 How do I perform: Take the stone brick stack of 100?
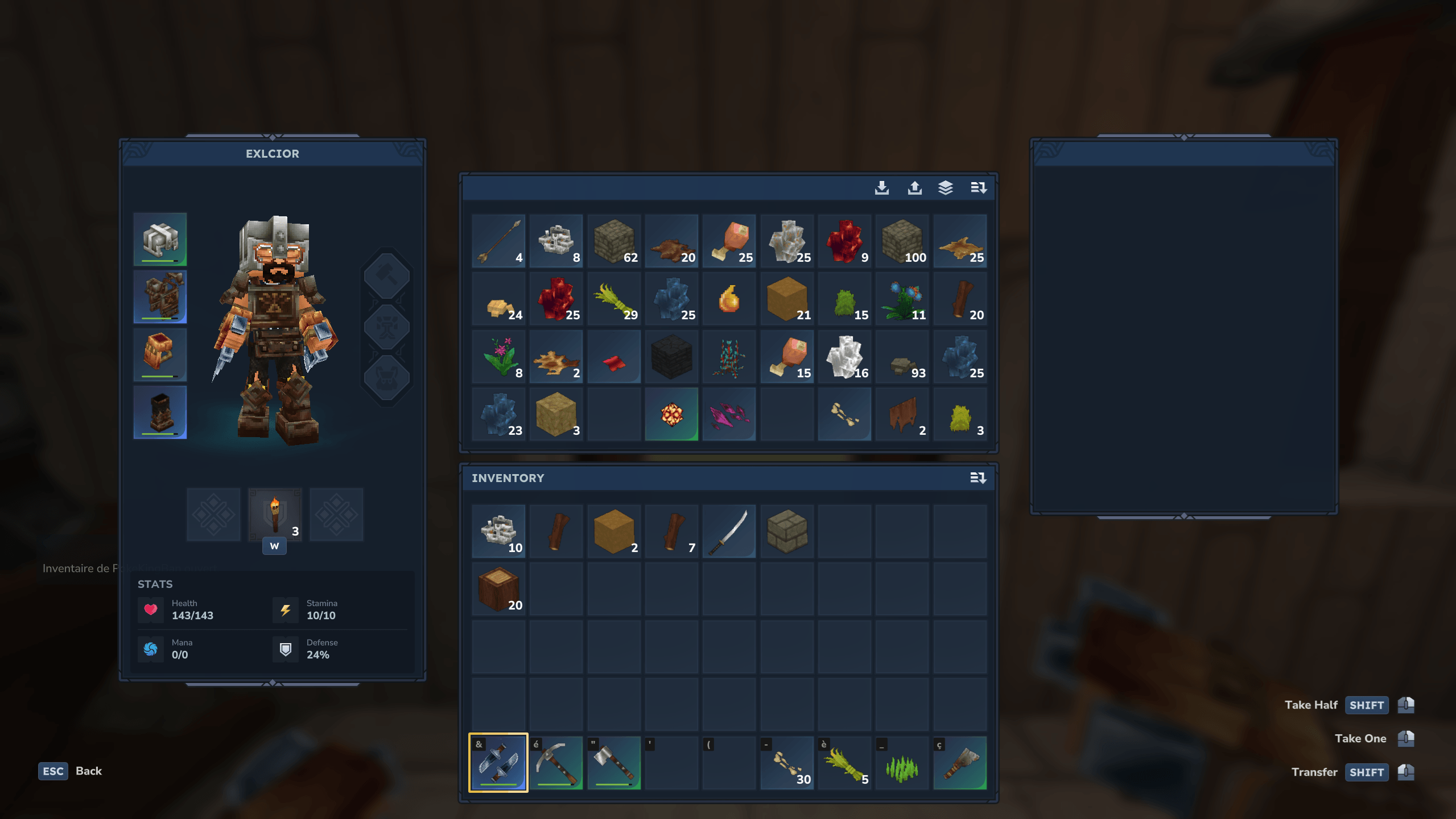point(902,241)
